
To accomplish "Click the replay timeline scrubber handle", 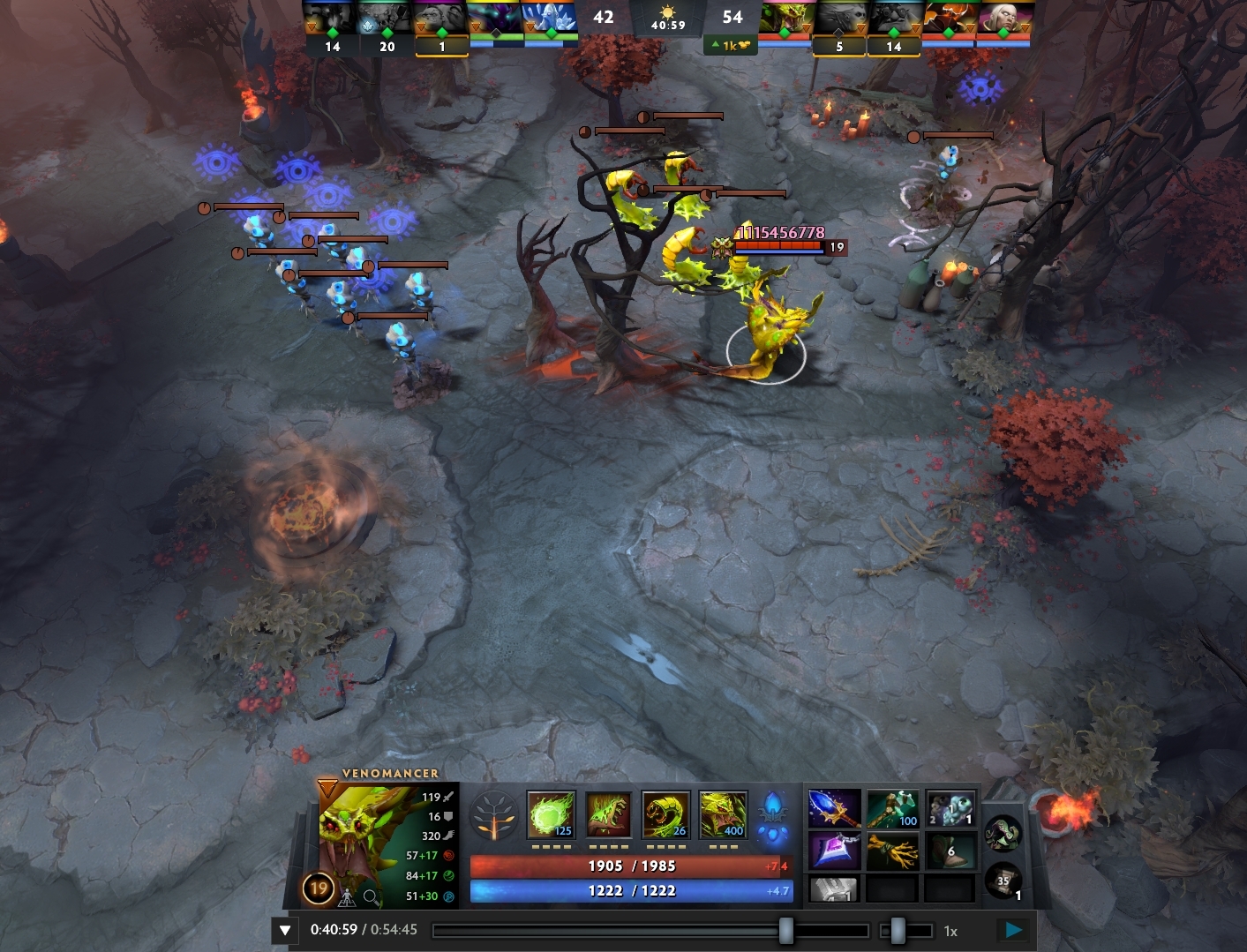I will tap(786, 929).
